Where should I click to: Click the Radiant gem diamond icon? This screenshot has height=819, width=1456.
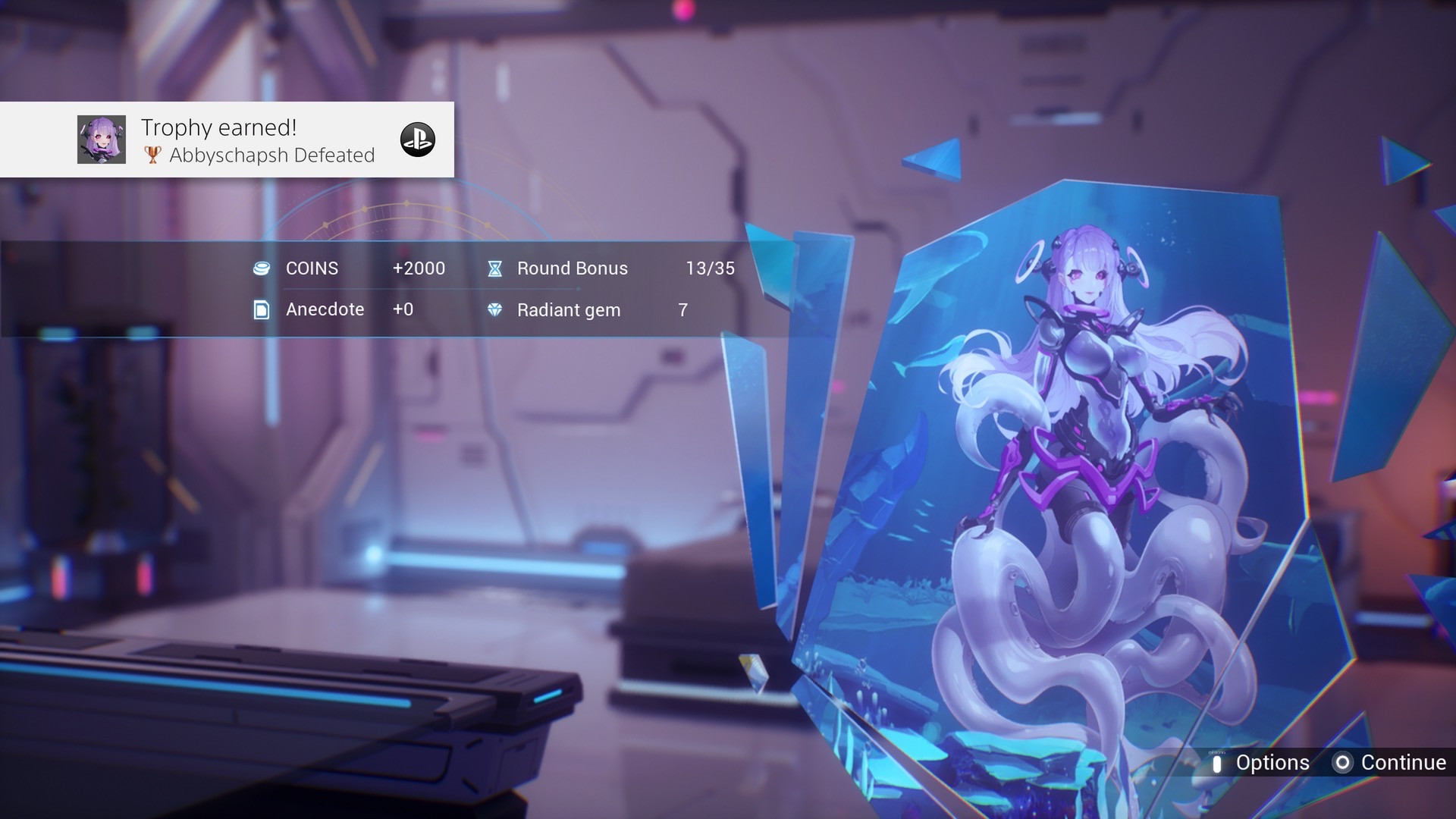(x=497, y=309)
